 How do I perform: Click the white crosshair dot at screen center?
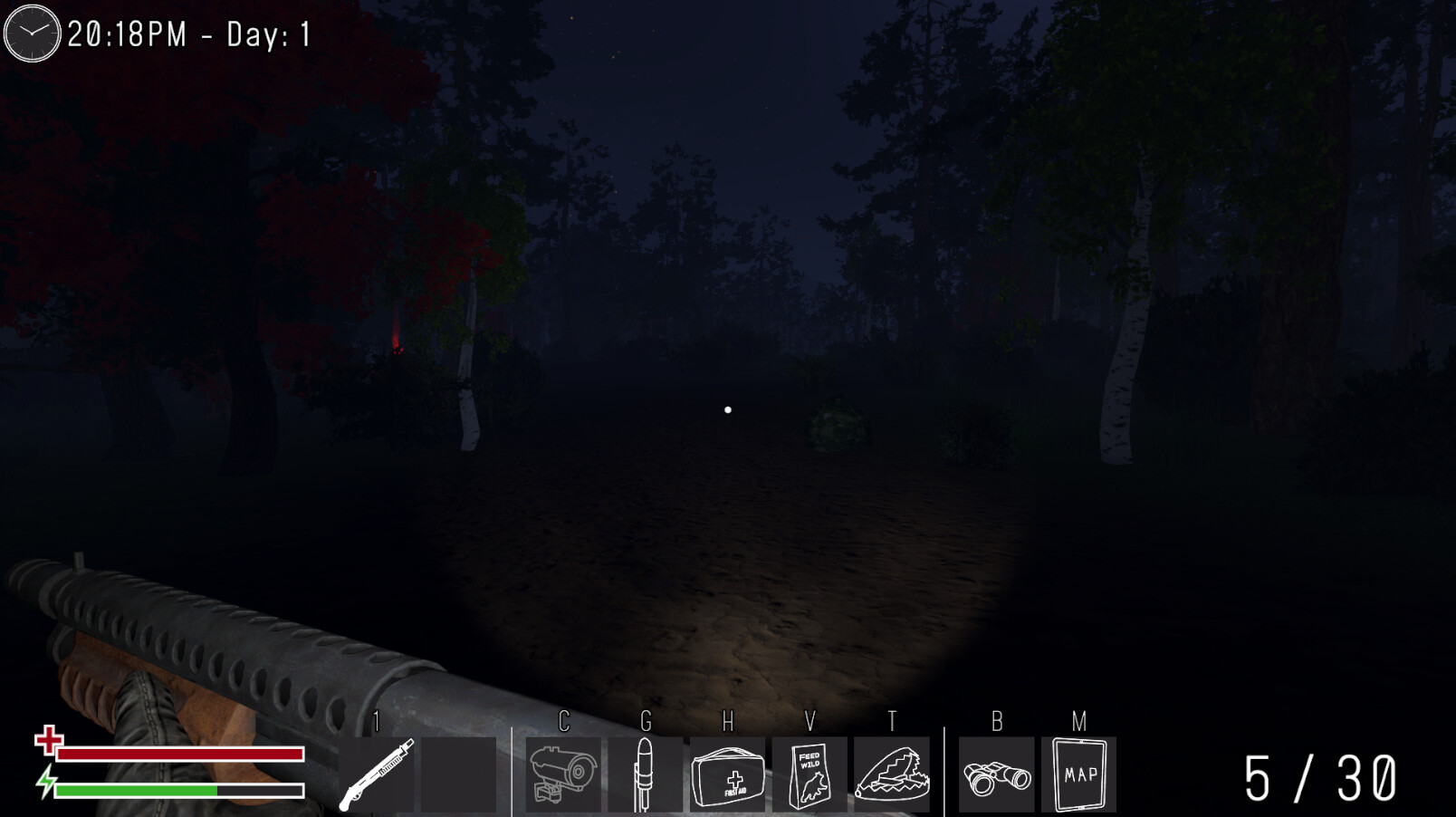727,409
